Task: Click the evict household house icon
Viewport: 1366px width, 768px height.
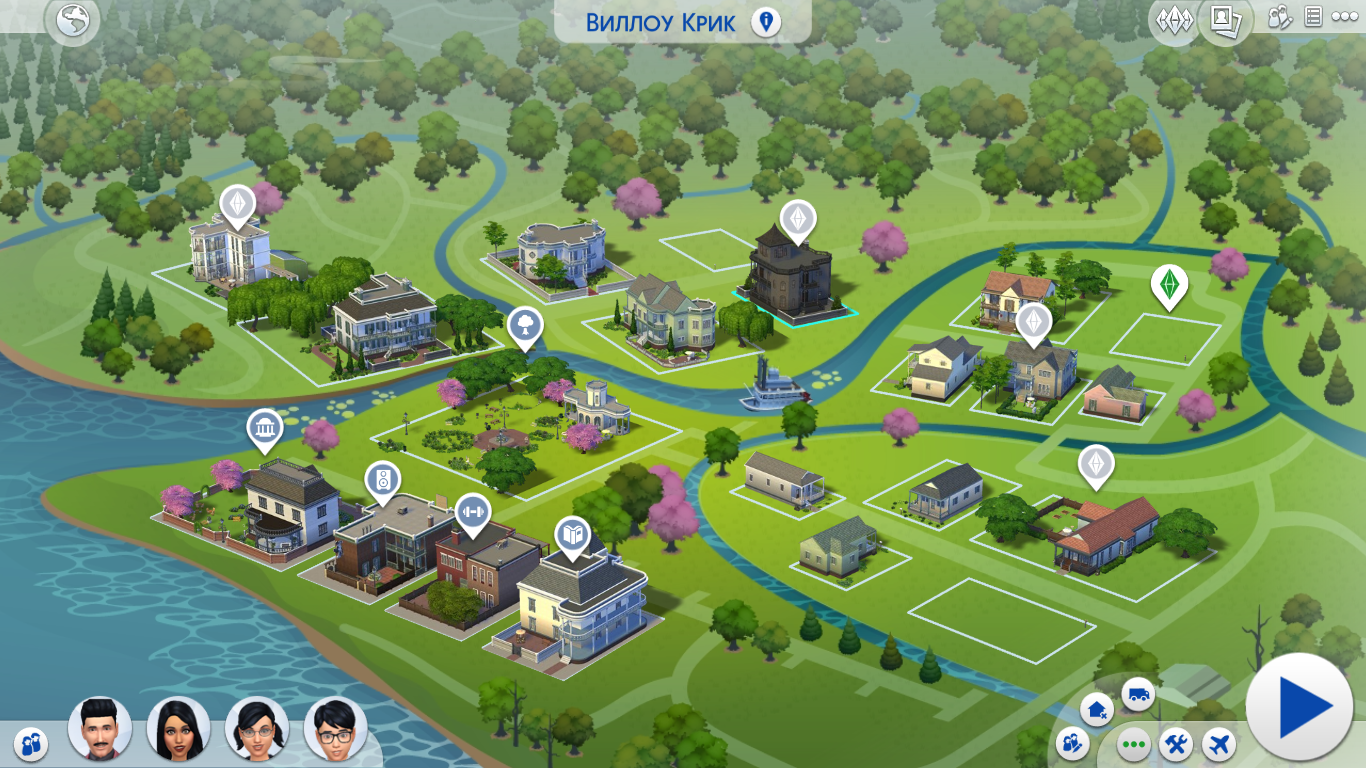Action: [x=1097, y=710]
